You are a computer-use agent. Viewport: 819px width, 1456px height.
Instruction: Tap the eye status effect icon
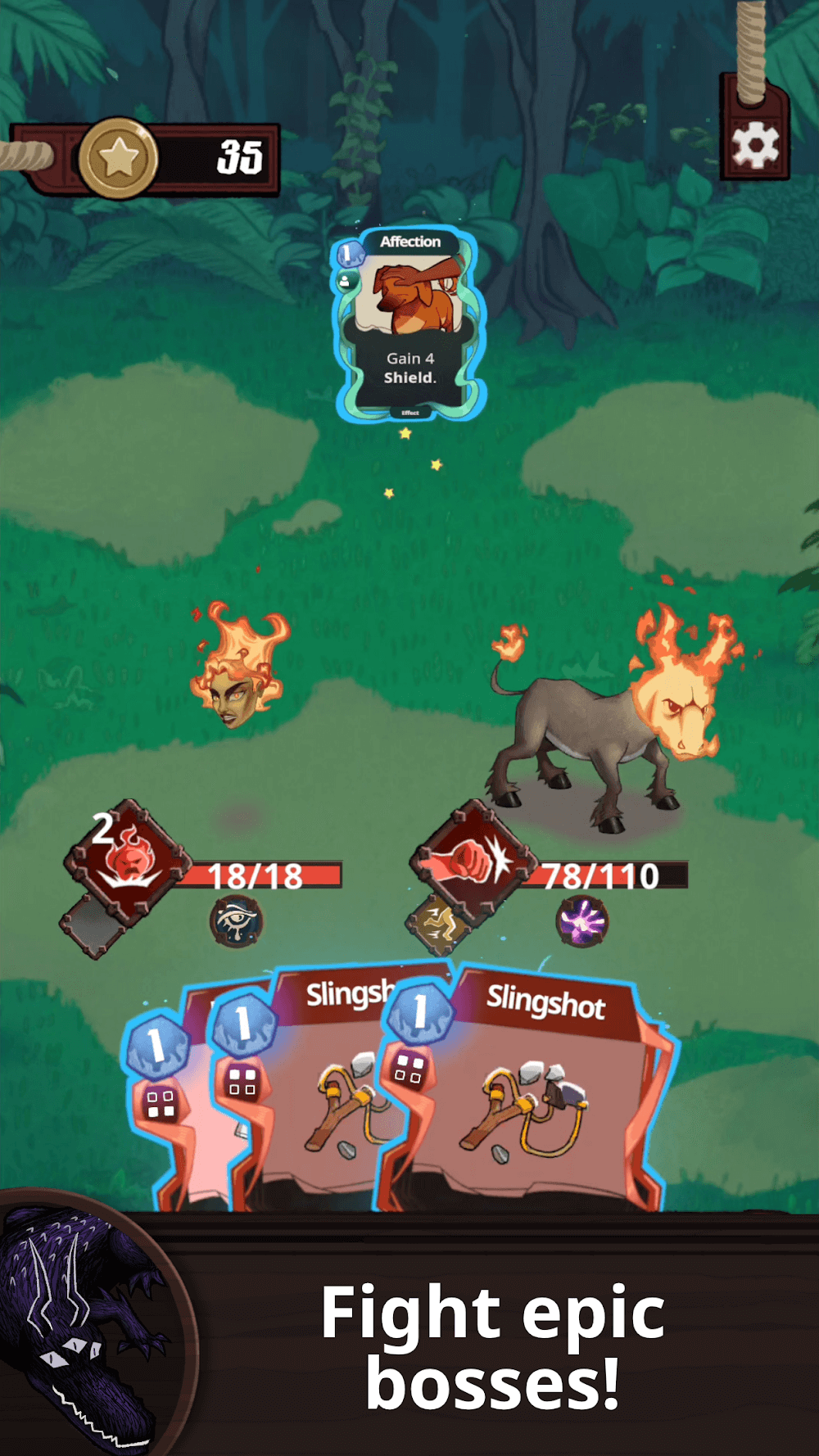(236, 921)
